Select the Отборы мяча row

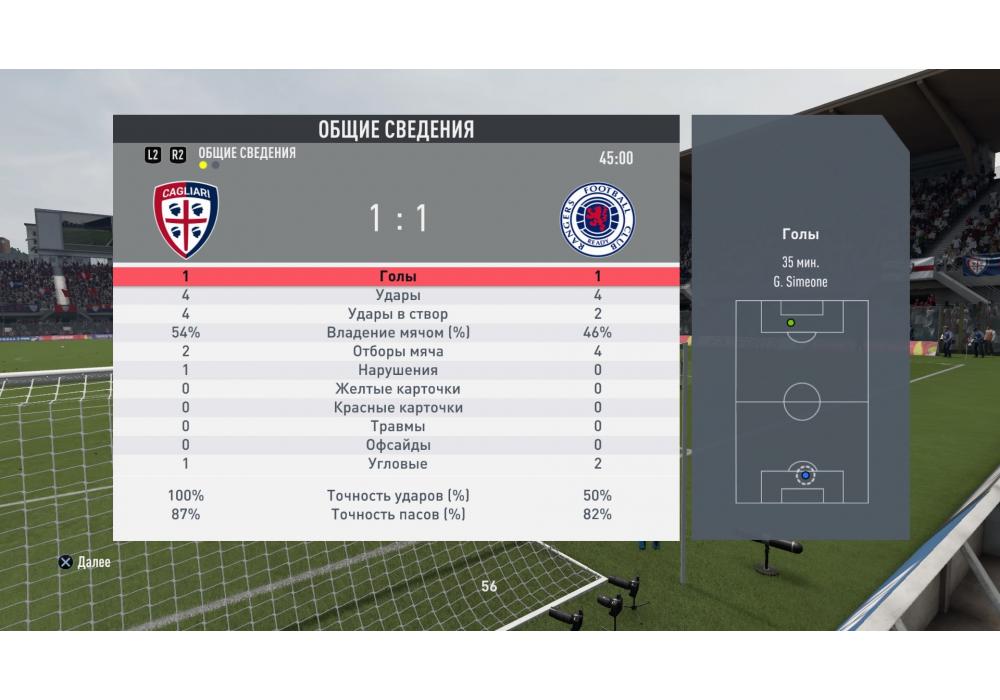pyautogui.click(x=398, y=352)
